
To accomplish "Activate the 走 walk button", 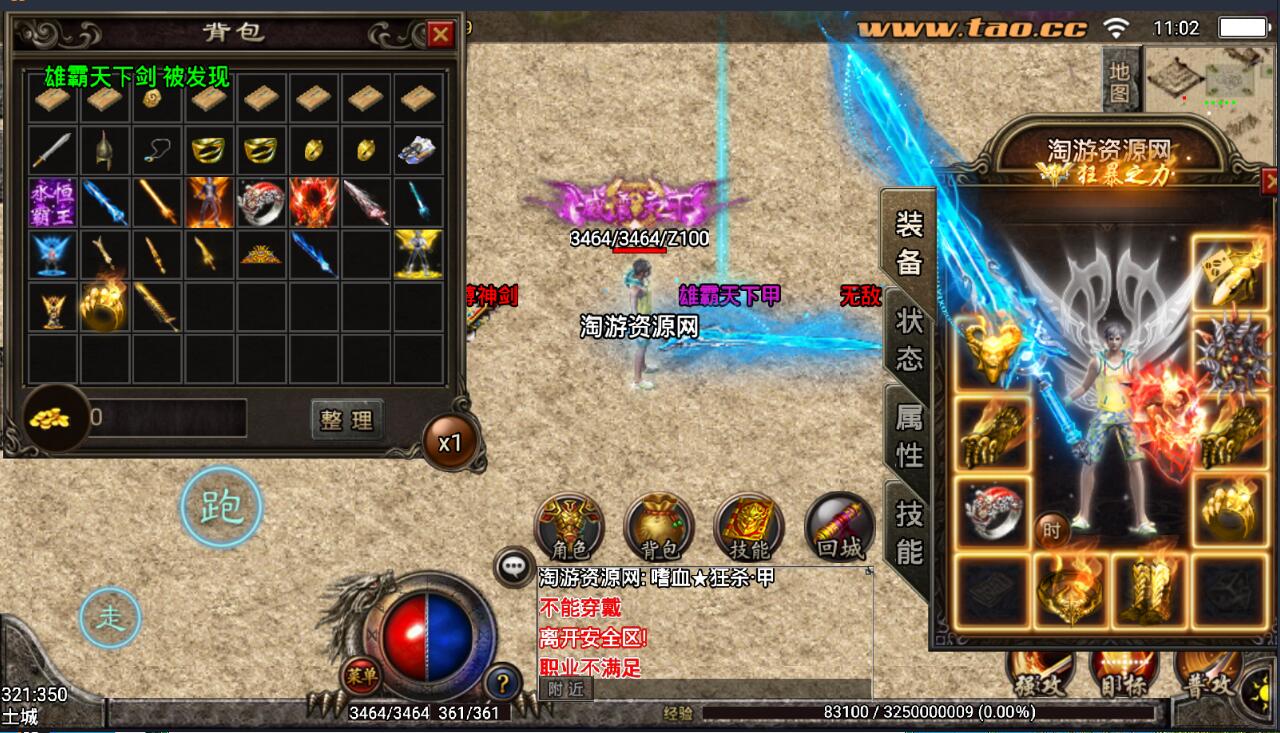I will coord(110,618).
